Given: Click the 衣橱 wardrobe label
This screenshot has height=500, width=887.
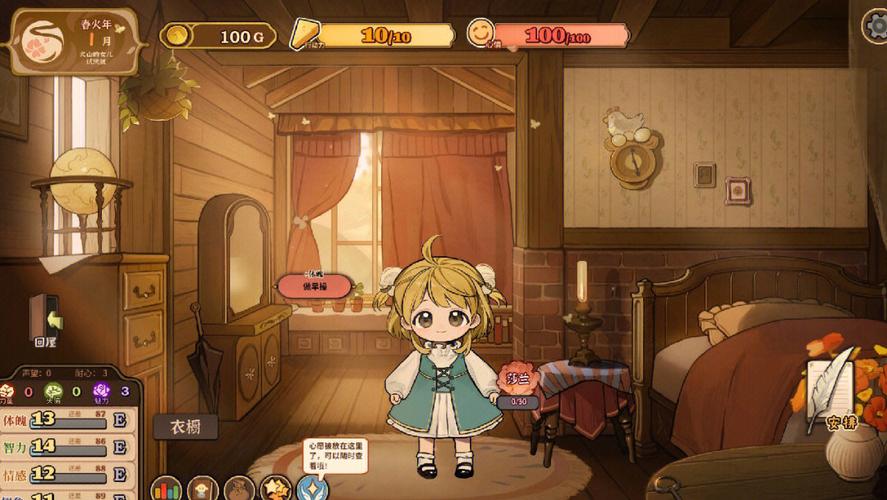Looking at the screenshot, I should (x=185, y=427).
